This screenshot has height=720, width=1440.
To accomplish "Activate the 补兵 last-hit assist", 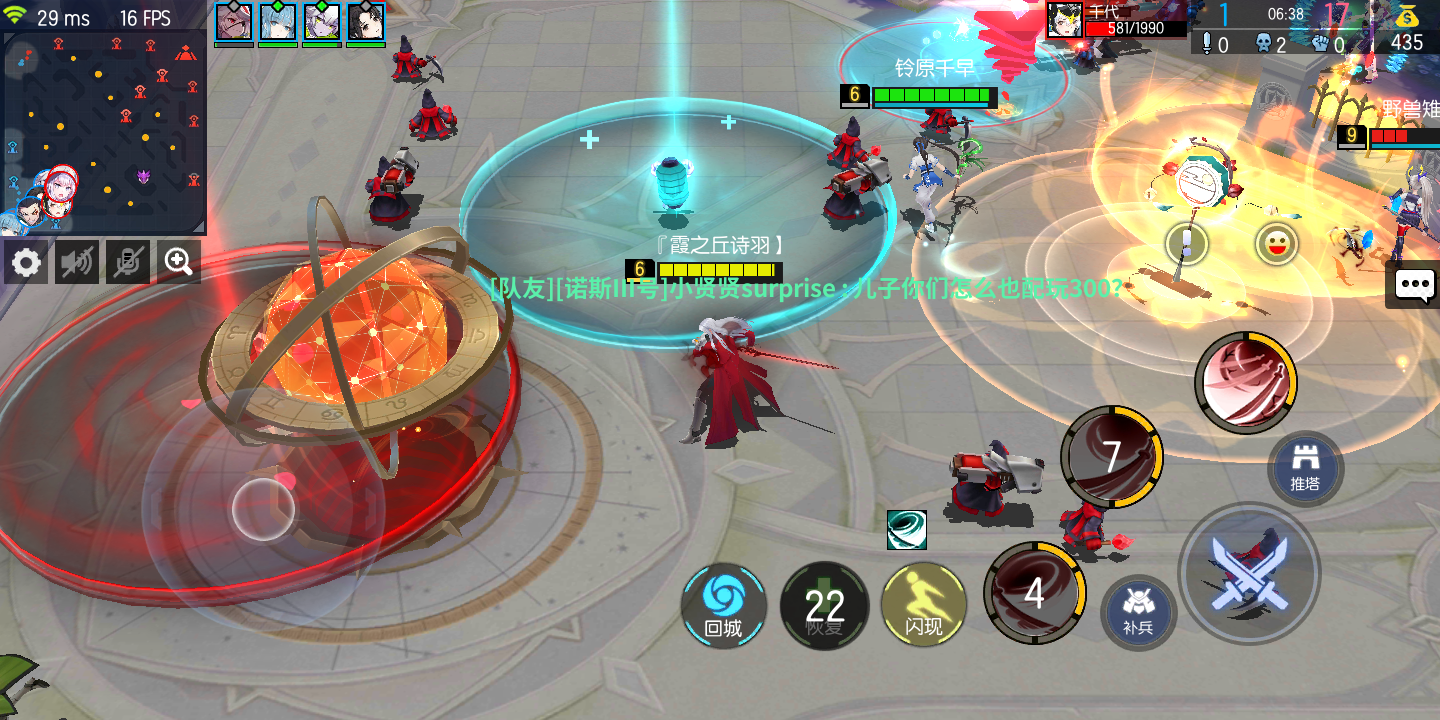I will [1137, 613].
